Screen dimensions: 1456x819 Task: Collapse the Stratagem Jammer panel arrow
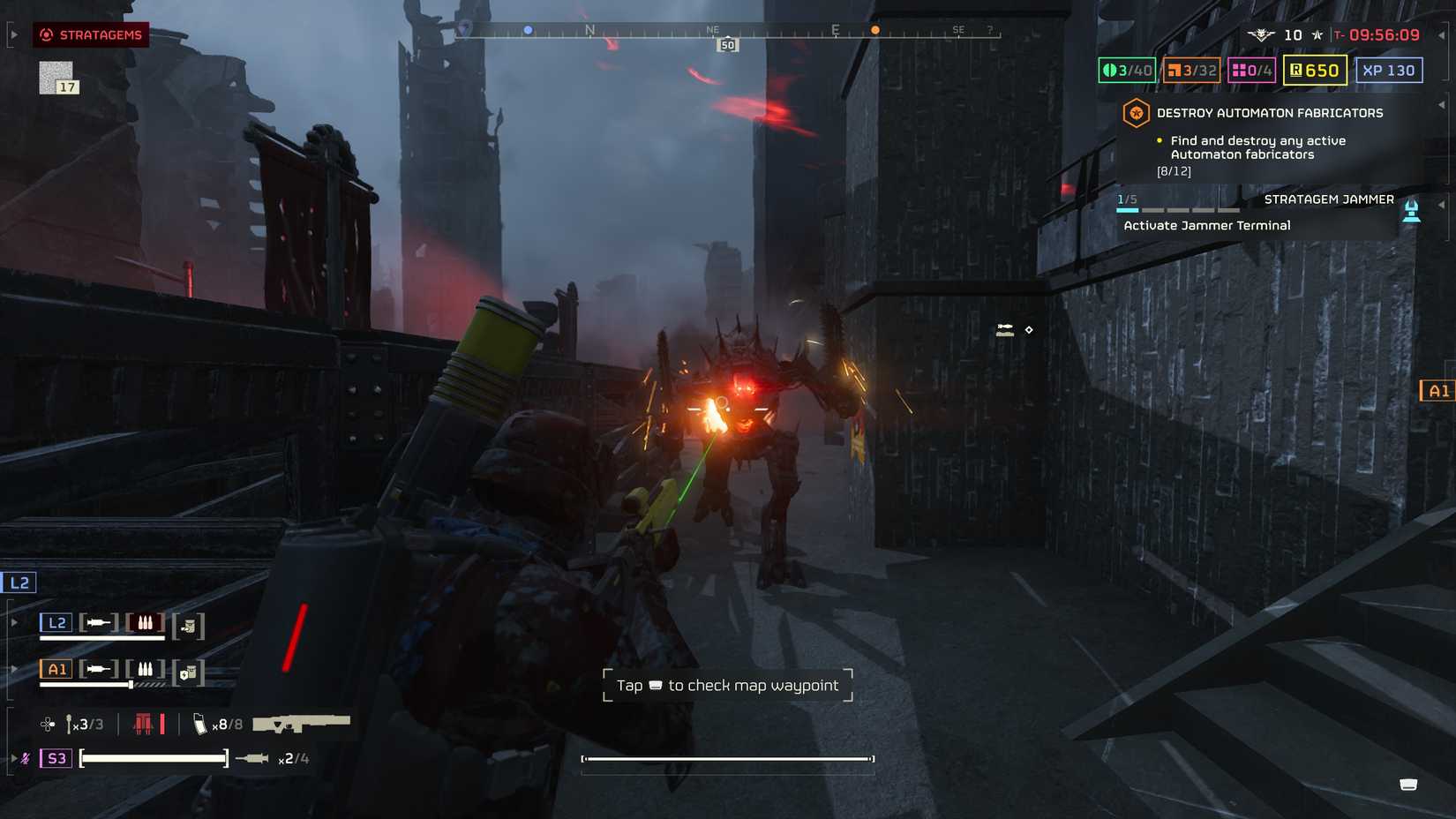1442,205
